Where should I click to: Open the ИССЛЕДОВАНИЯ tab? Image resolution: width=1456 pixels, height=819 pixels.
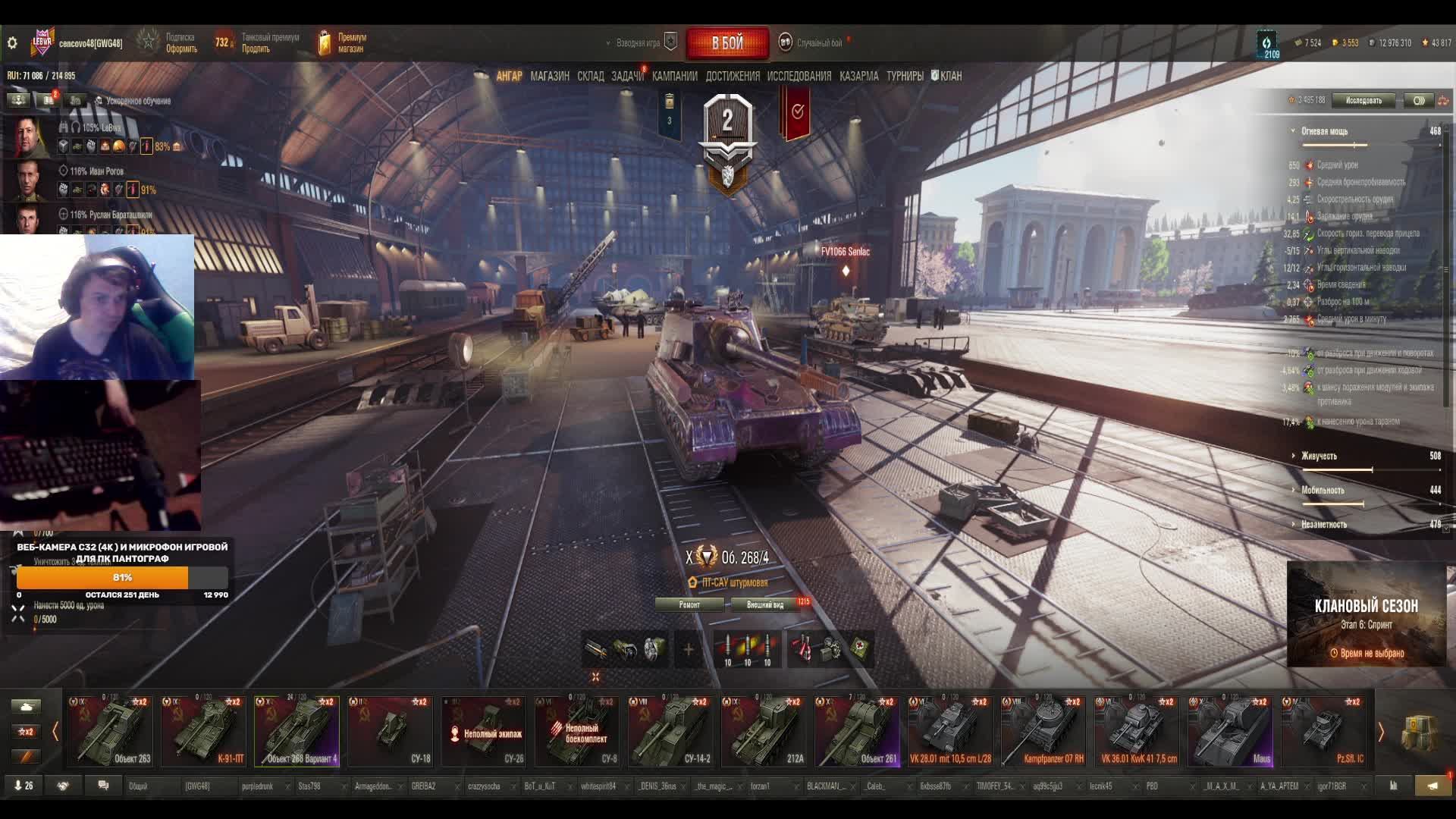[799, 76]
